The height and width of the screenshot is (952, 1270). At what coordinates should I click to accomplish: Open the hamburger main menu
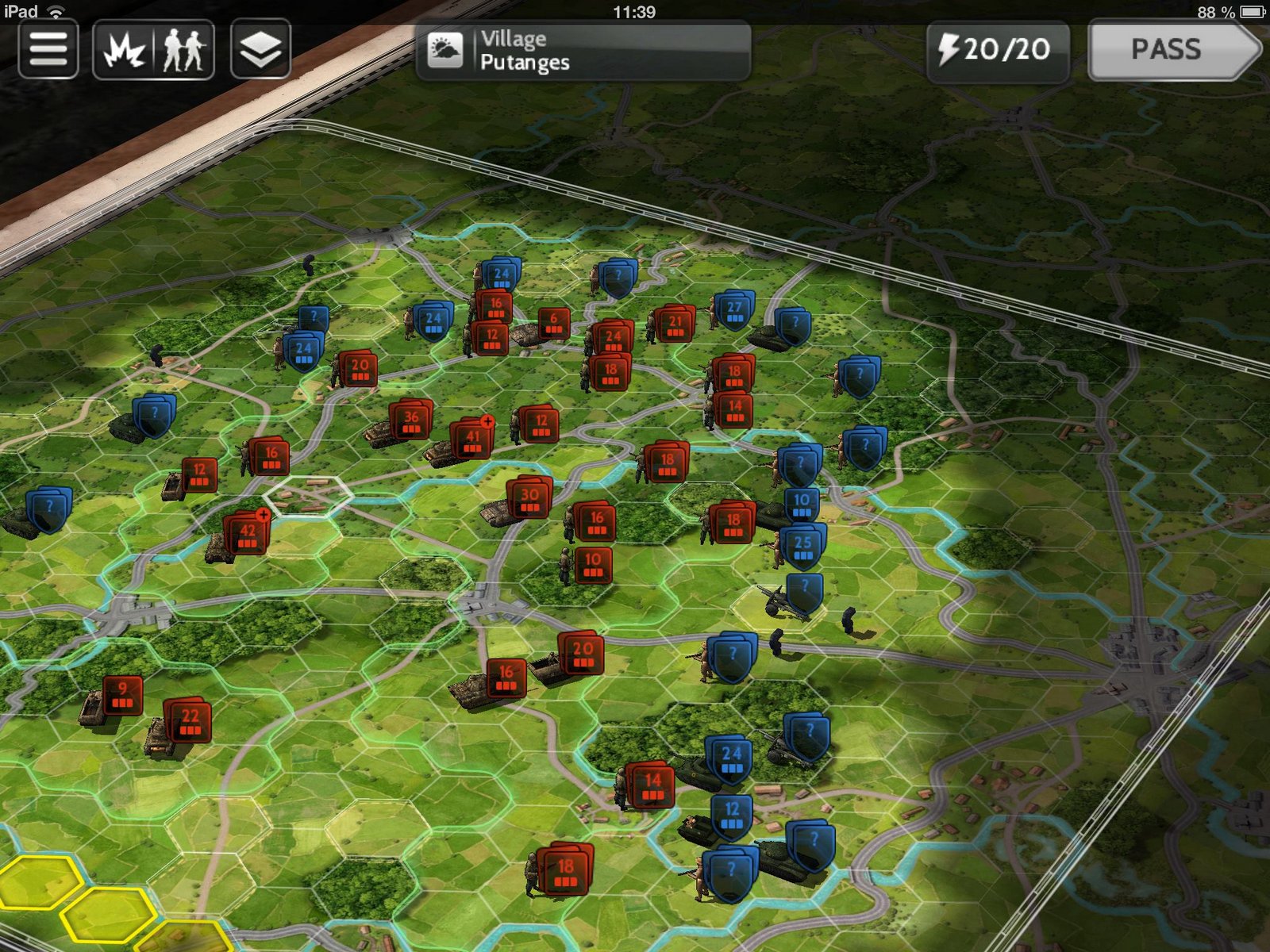tap(48, 50)
